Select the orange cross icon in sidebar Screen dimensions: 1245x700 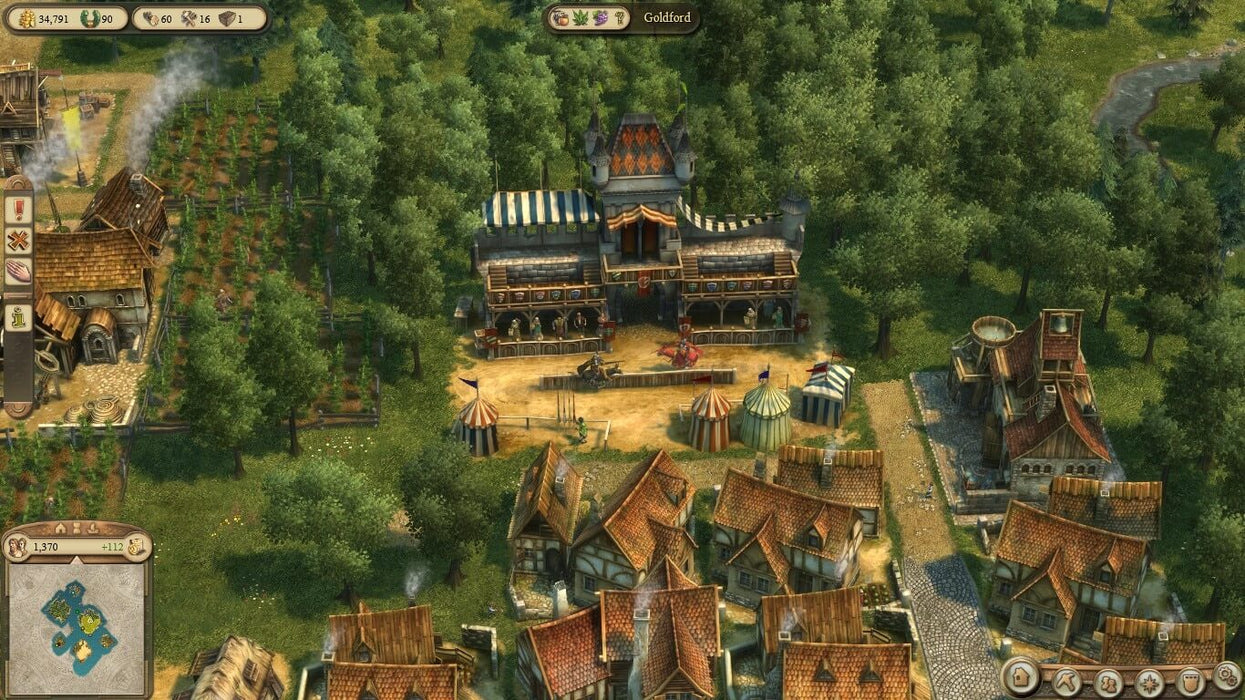18,240
